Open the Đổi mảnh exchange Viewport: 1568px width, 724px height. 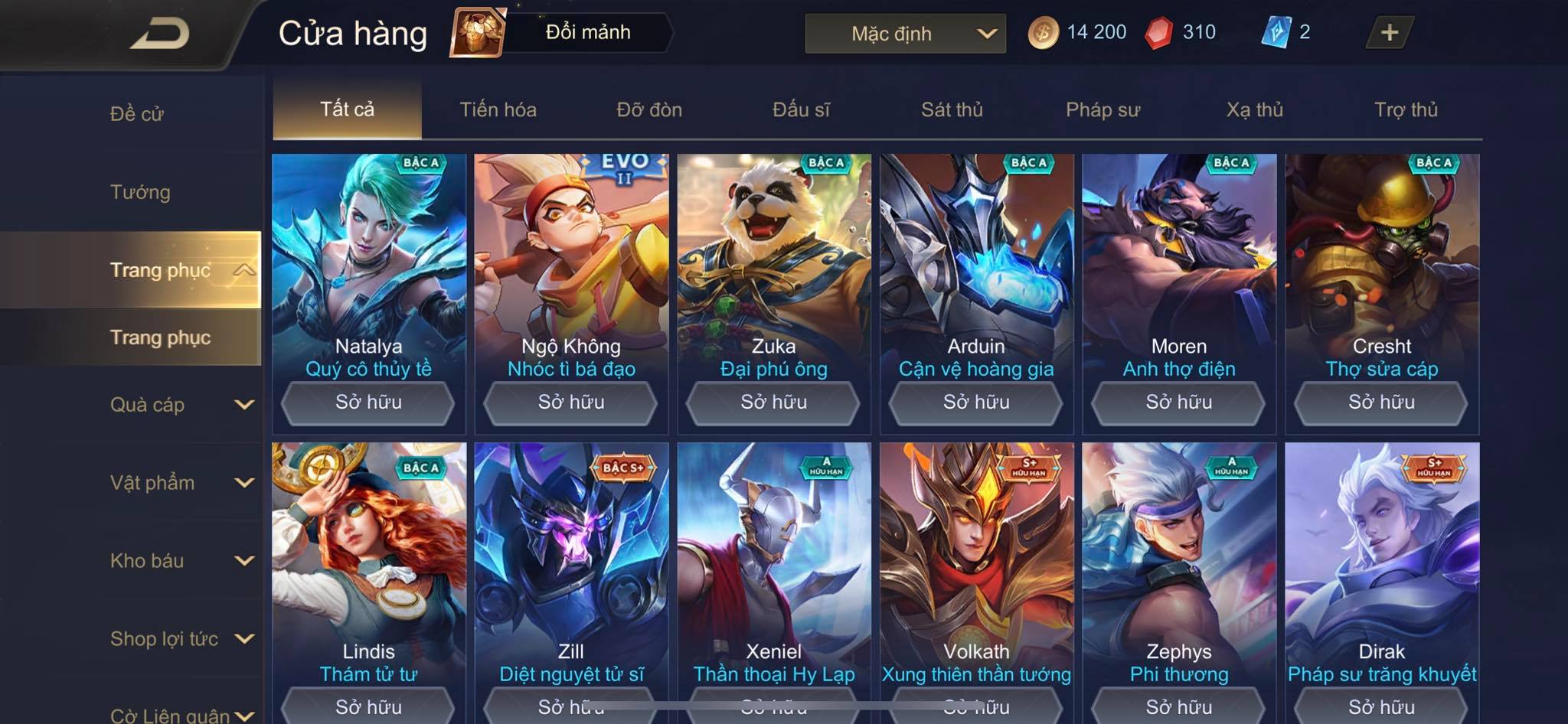coord(563,33)
